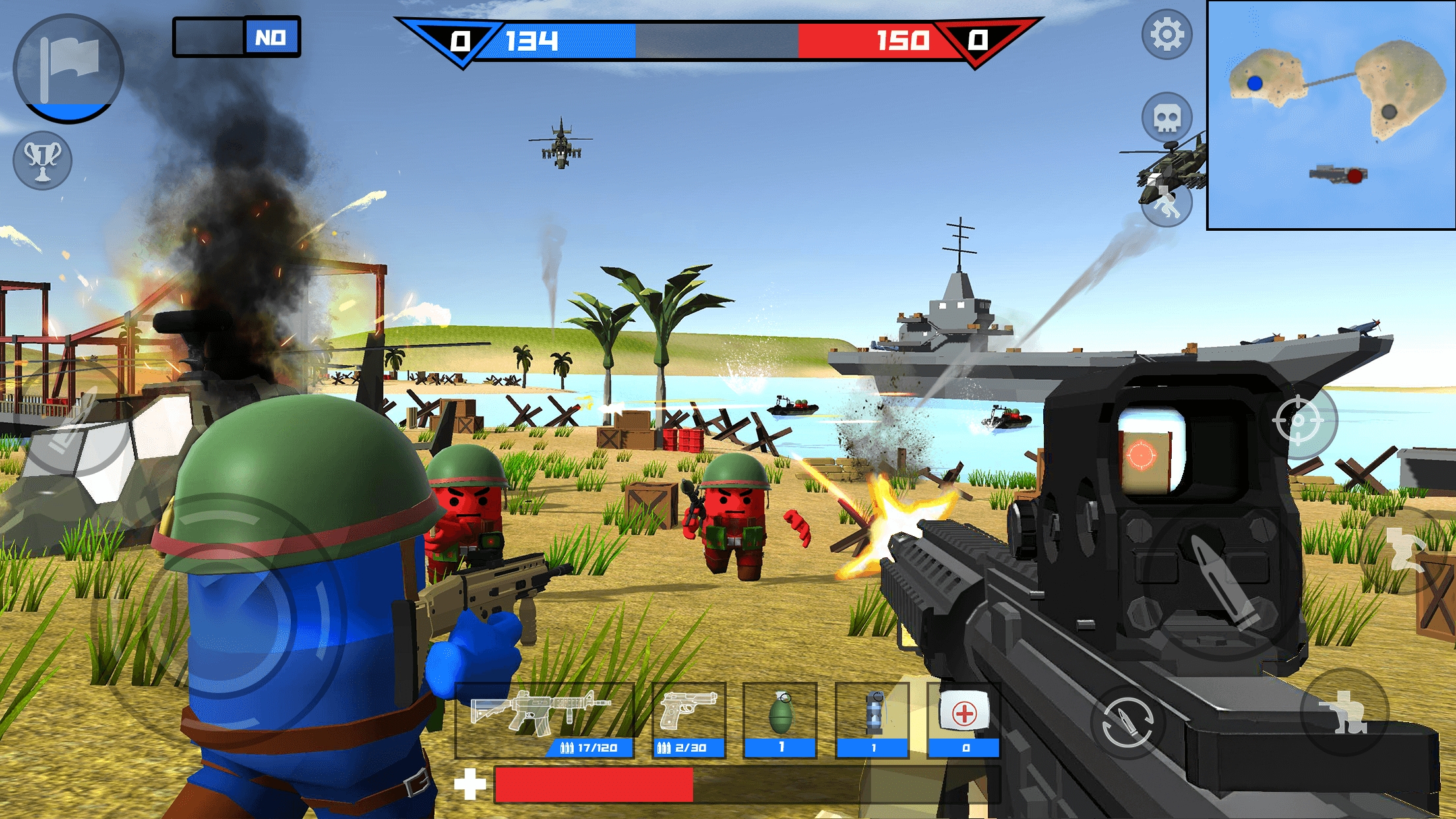Image resolution: width=1456 pixels, height=819 pixels.
Task: Activate the crosshair aim button
Action: (x=1298, y=420)
